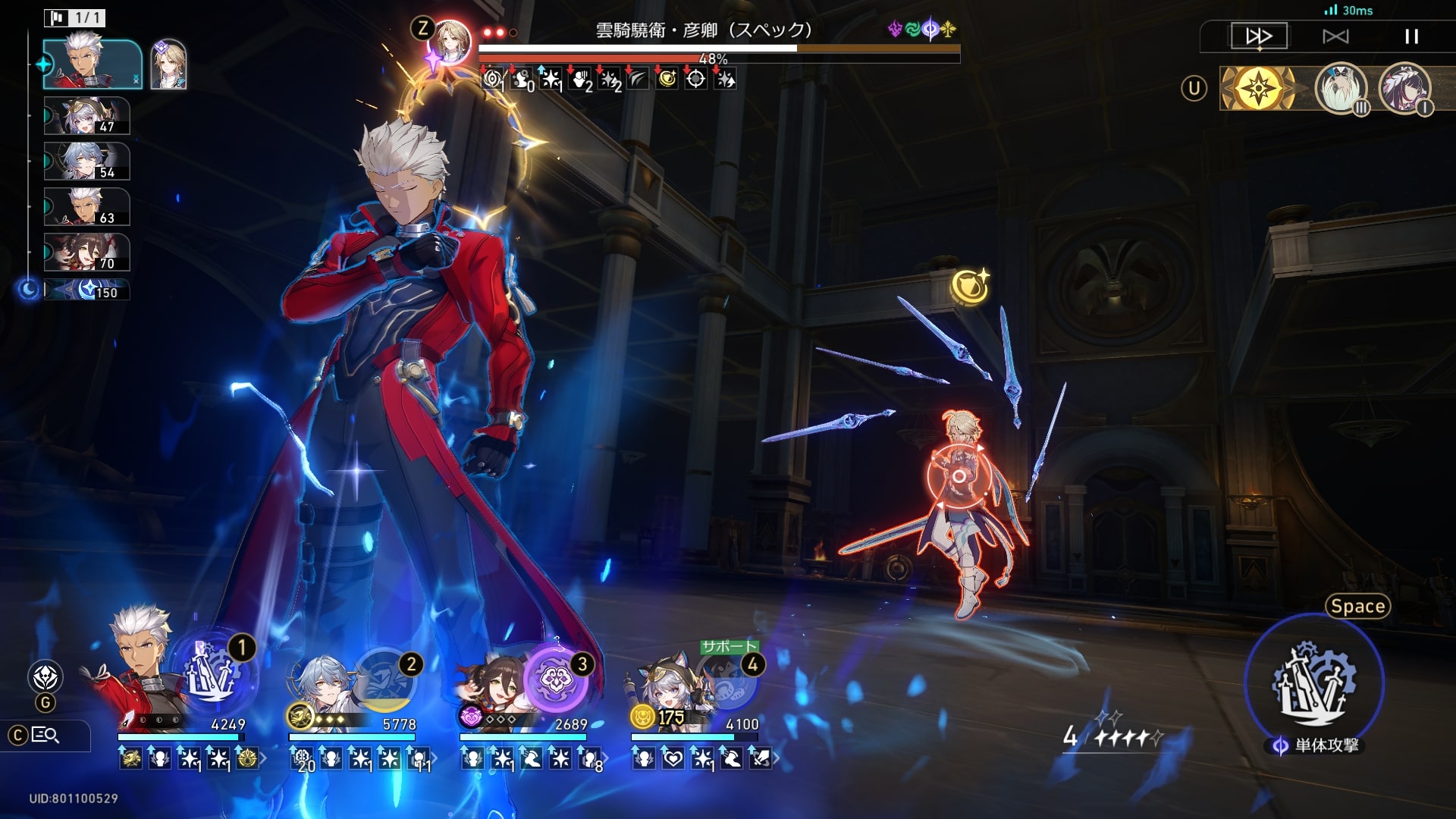Image resolution: width=1456 pixels, height=819 pixels.
Task: Select the turn order portrait at 70
Action: click(86, 253)
